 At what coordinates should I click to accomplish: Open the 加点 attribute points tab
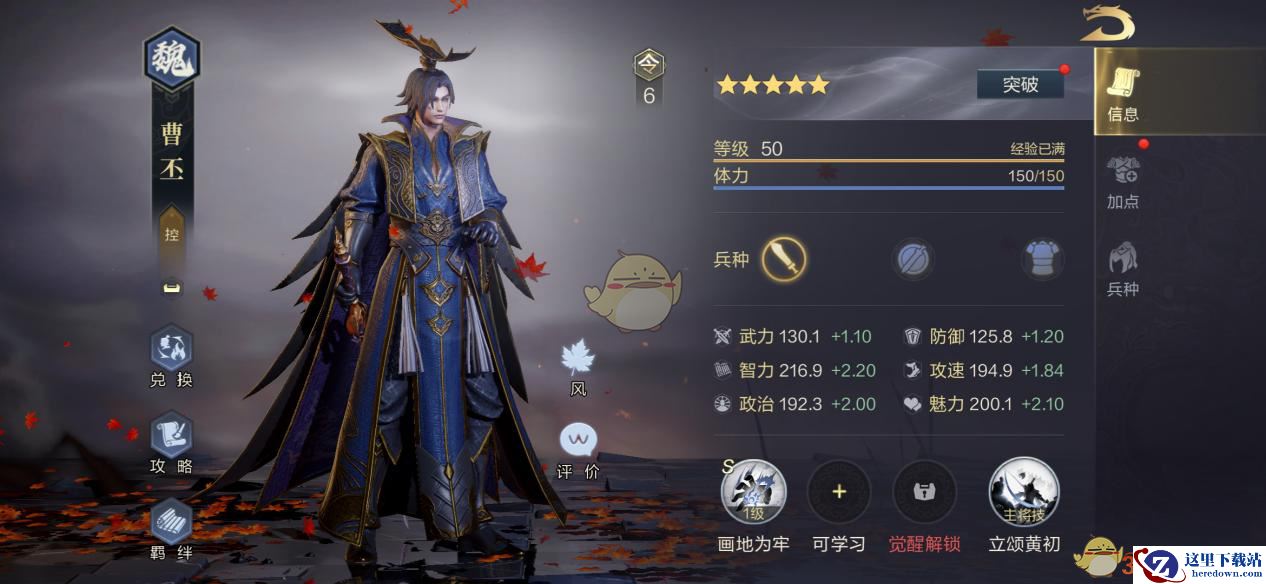coord(1123,181)
